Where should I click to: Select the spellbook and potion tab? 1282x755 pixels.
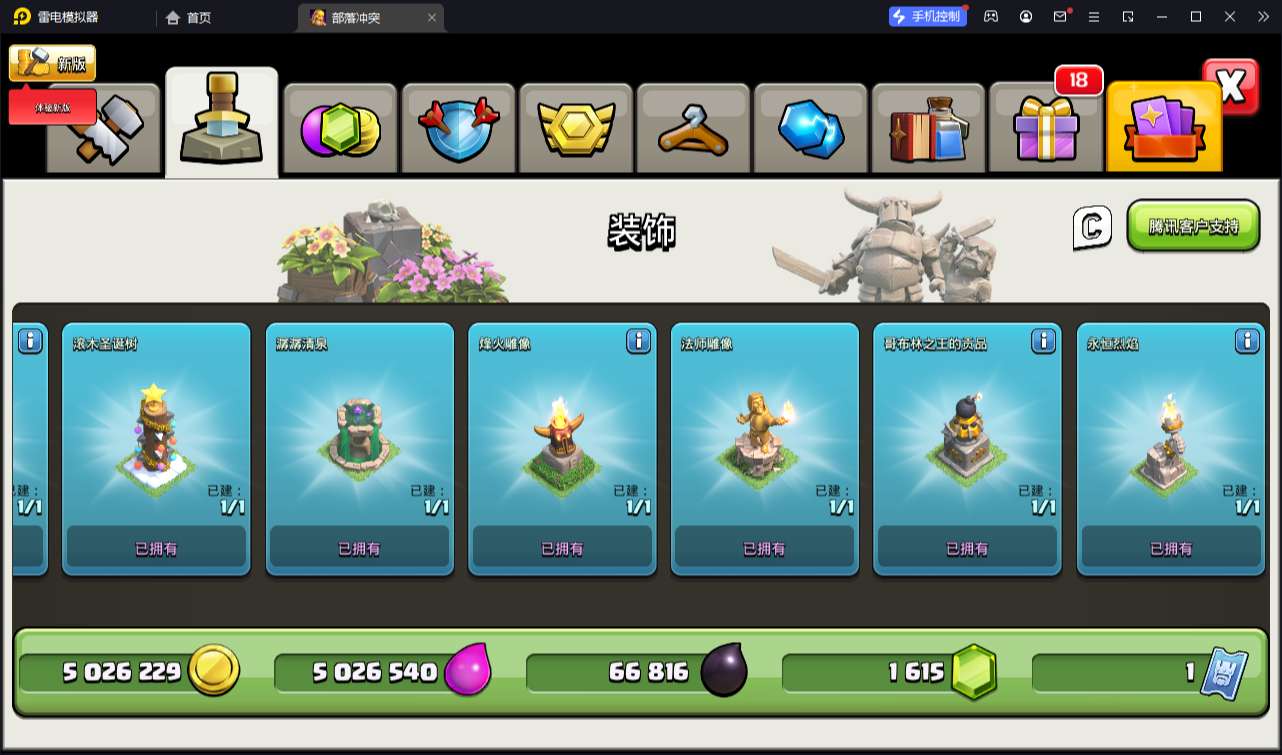(928, 129)
